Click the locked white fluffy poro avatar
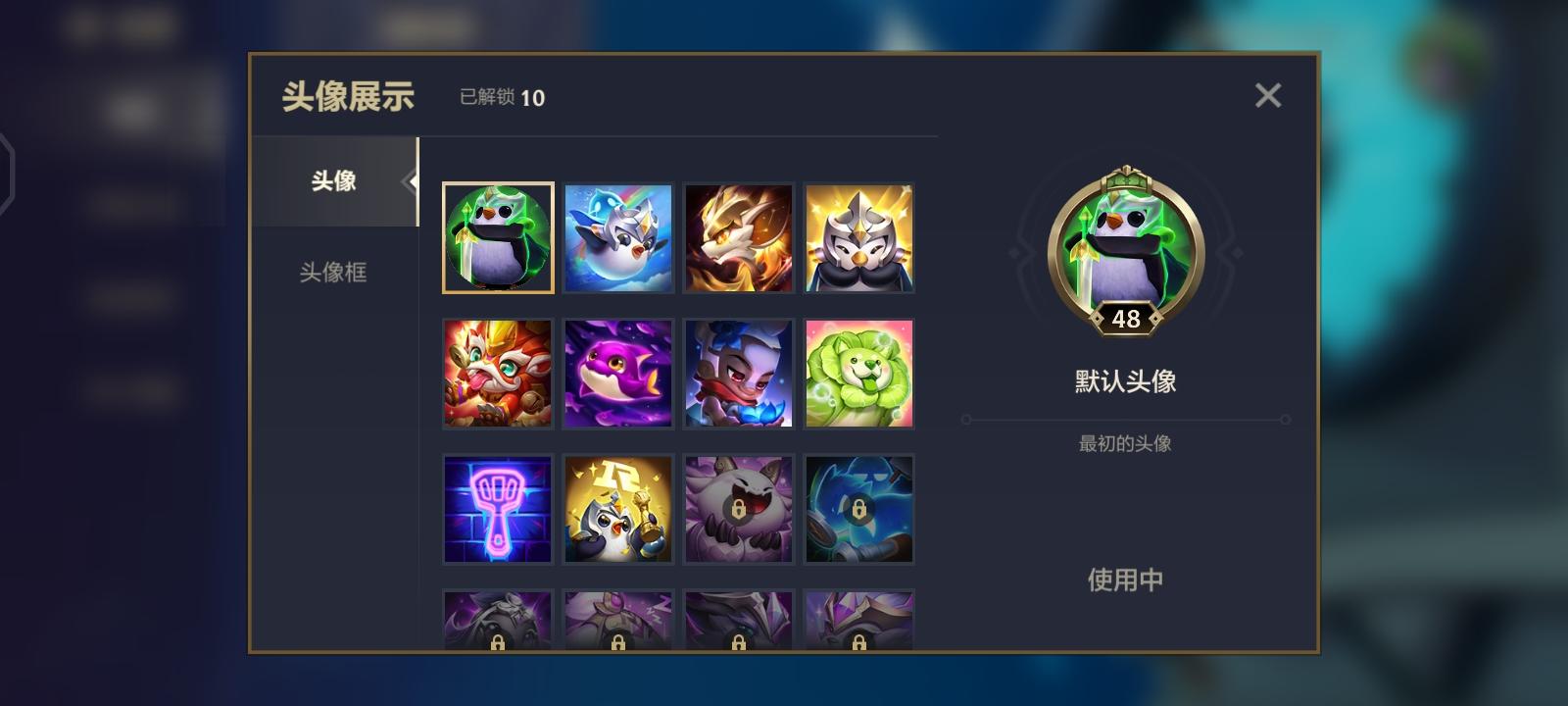This screenshot has width=1568, height=706. [x=739, y=508]
